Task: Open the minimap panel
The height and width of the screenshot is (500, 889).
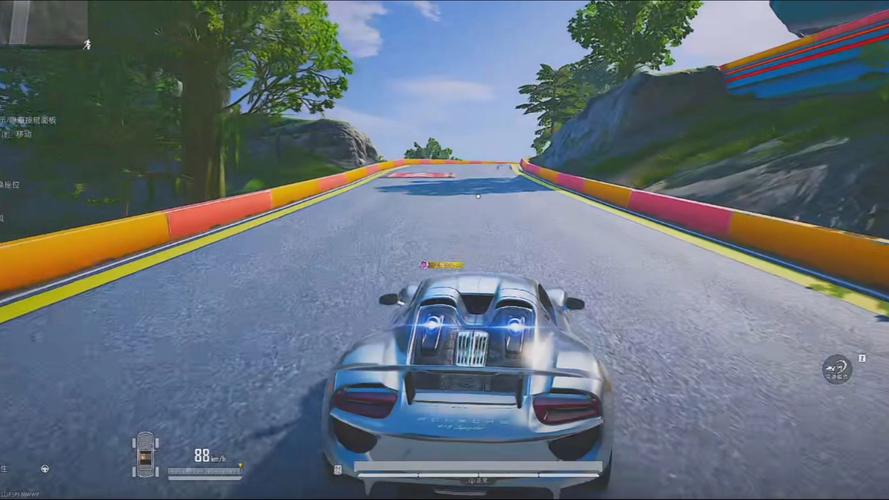Action: [43, 23]
